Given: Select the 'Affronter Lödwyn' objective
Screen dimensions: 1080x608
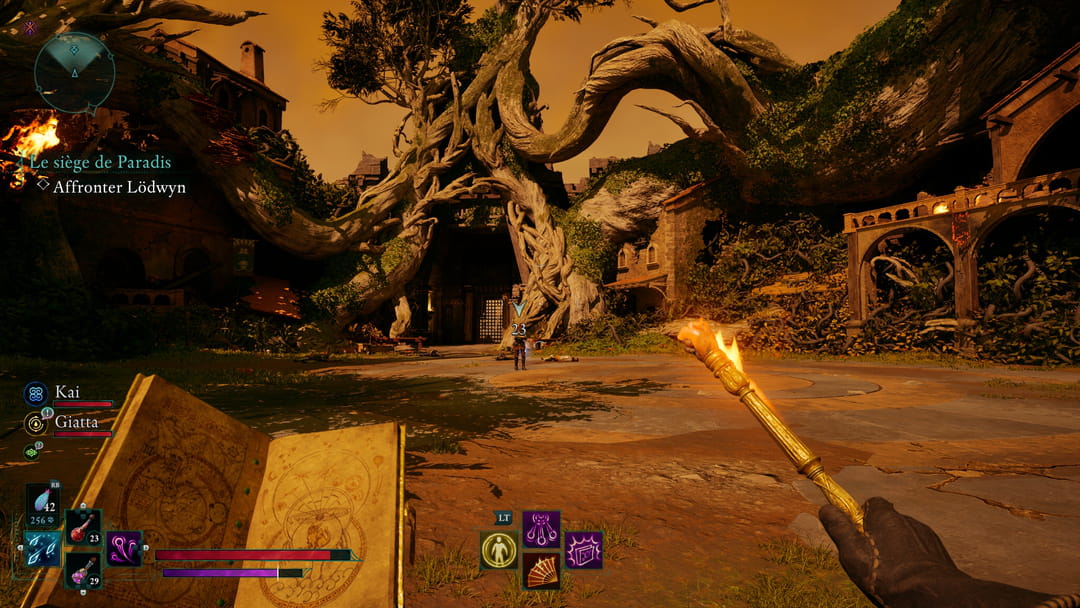Looking at the screenshot, I should (x=118, y=187).
